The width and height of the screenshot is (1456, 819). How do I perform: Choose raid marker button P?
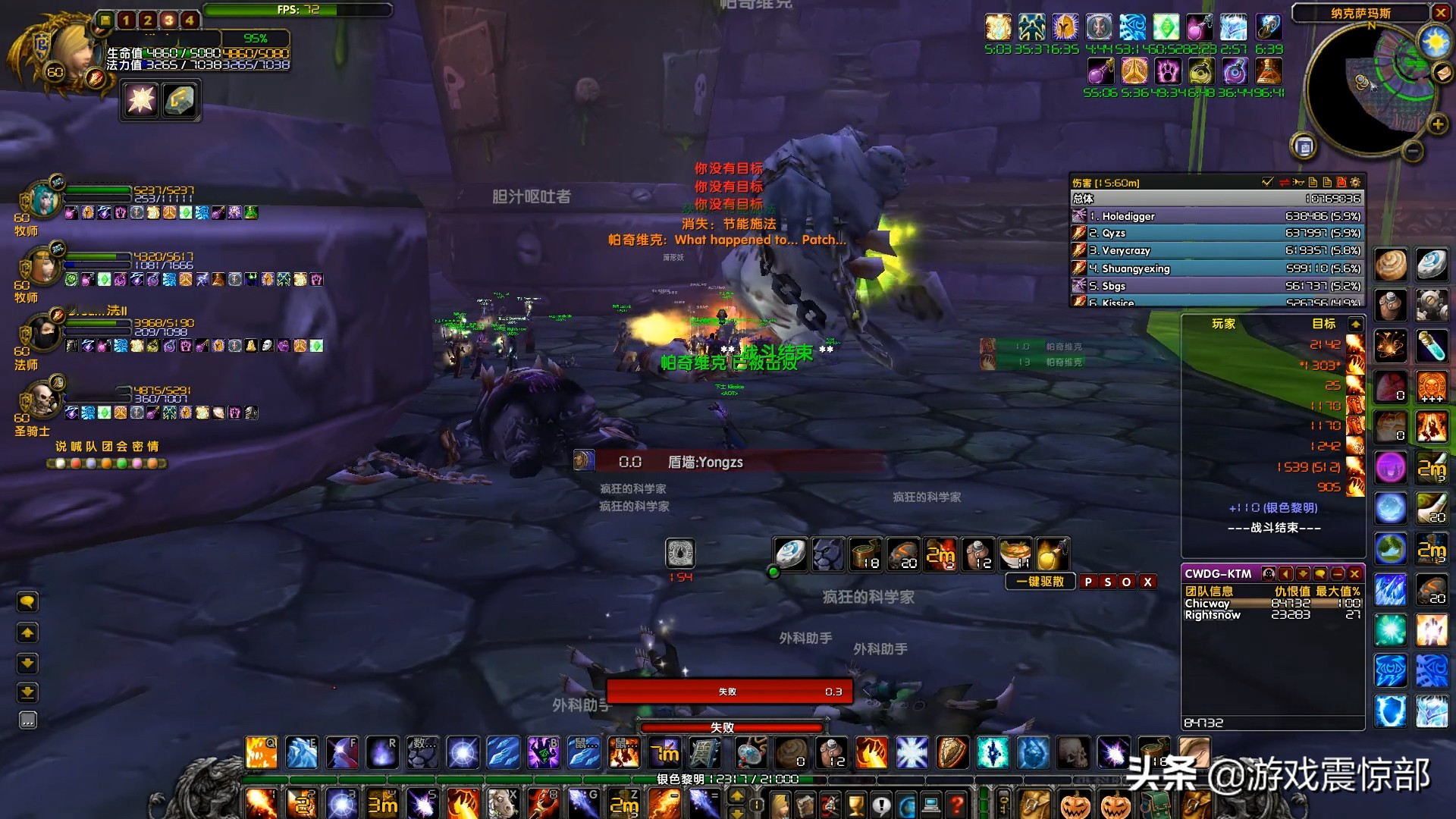pos(1089,582)
